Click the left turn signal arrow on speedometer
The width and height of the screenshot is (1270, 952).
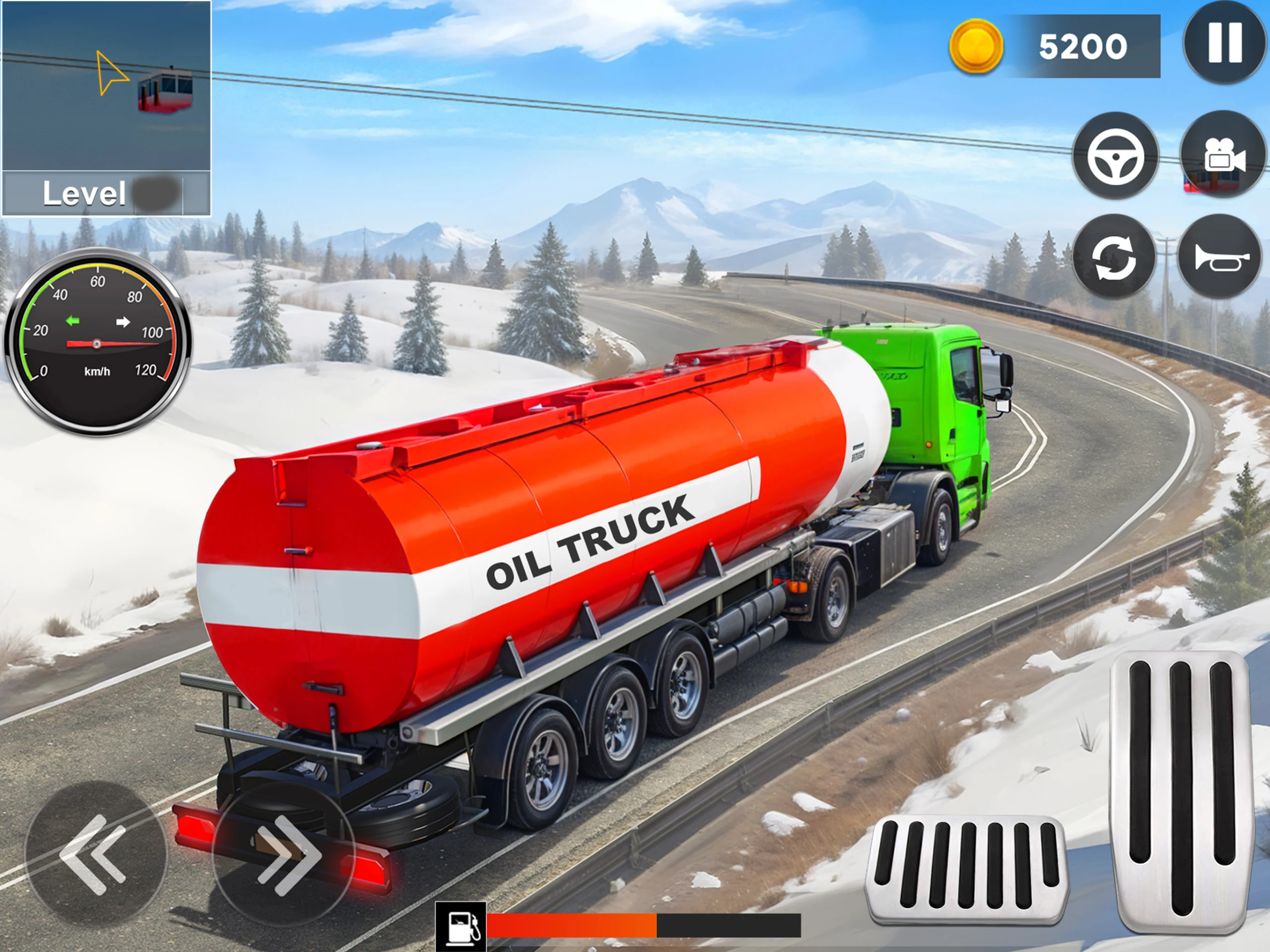click(x=73, y=321)
